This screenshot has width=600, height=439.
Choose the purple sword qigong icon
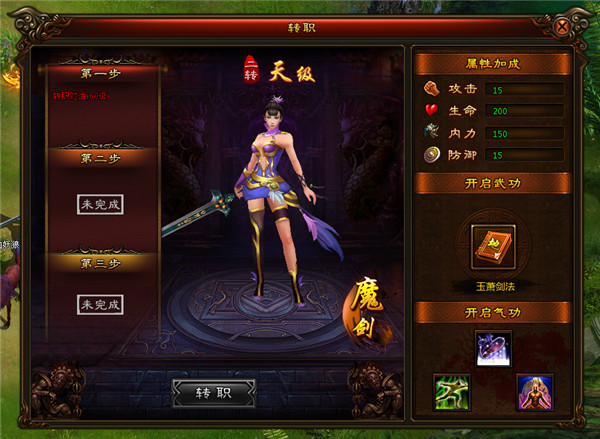pyautogui.click(x=493, y=348)
